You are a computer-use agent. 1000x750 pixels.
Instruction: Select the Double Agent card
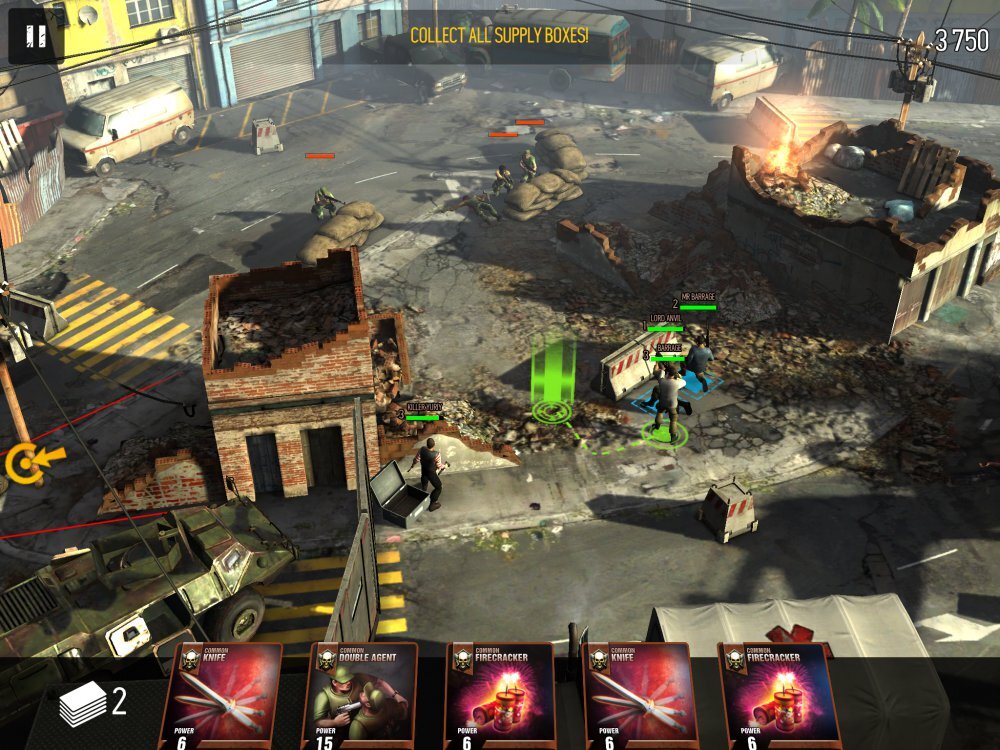click(x=360, y=696)
